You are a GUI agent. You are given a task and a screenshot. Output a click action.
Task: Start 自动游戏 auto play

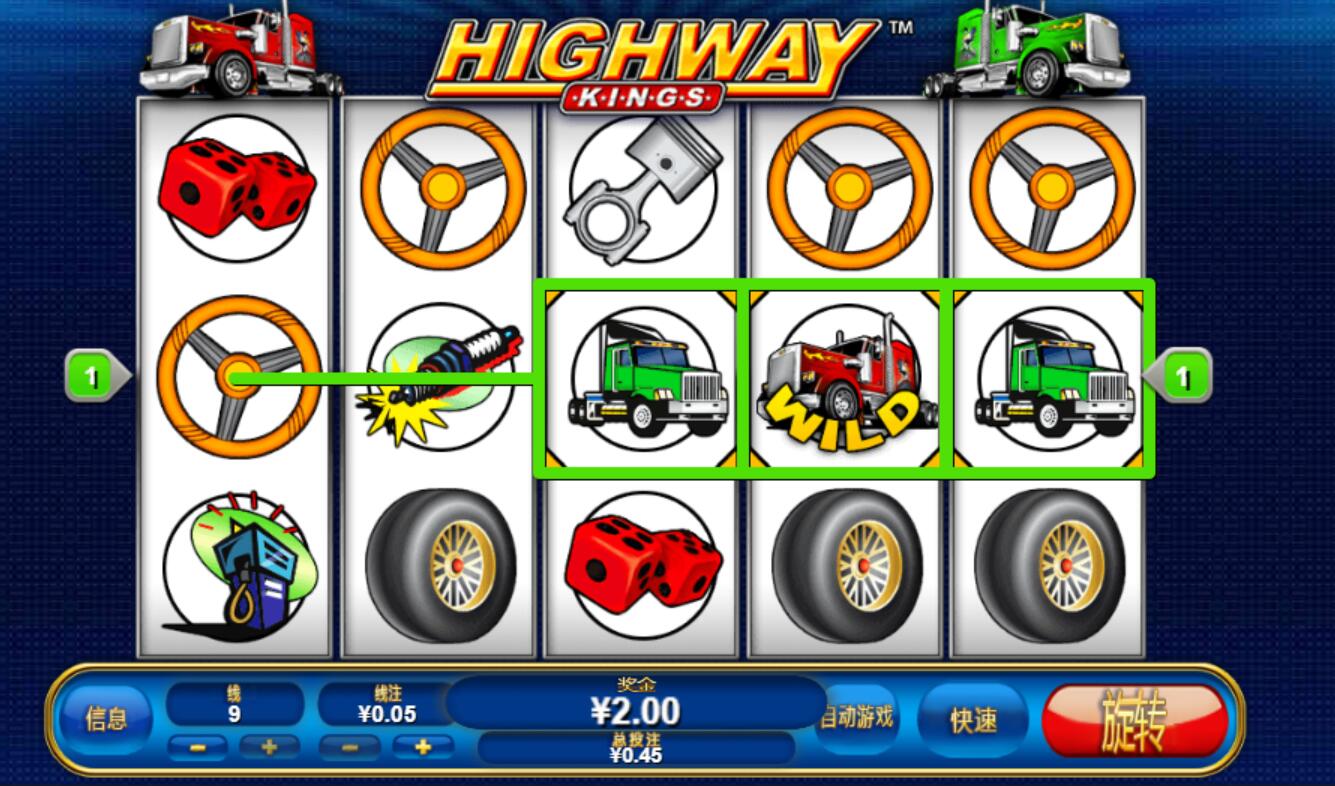point(857,717)
